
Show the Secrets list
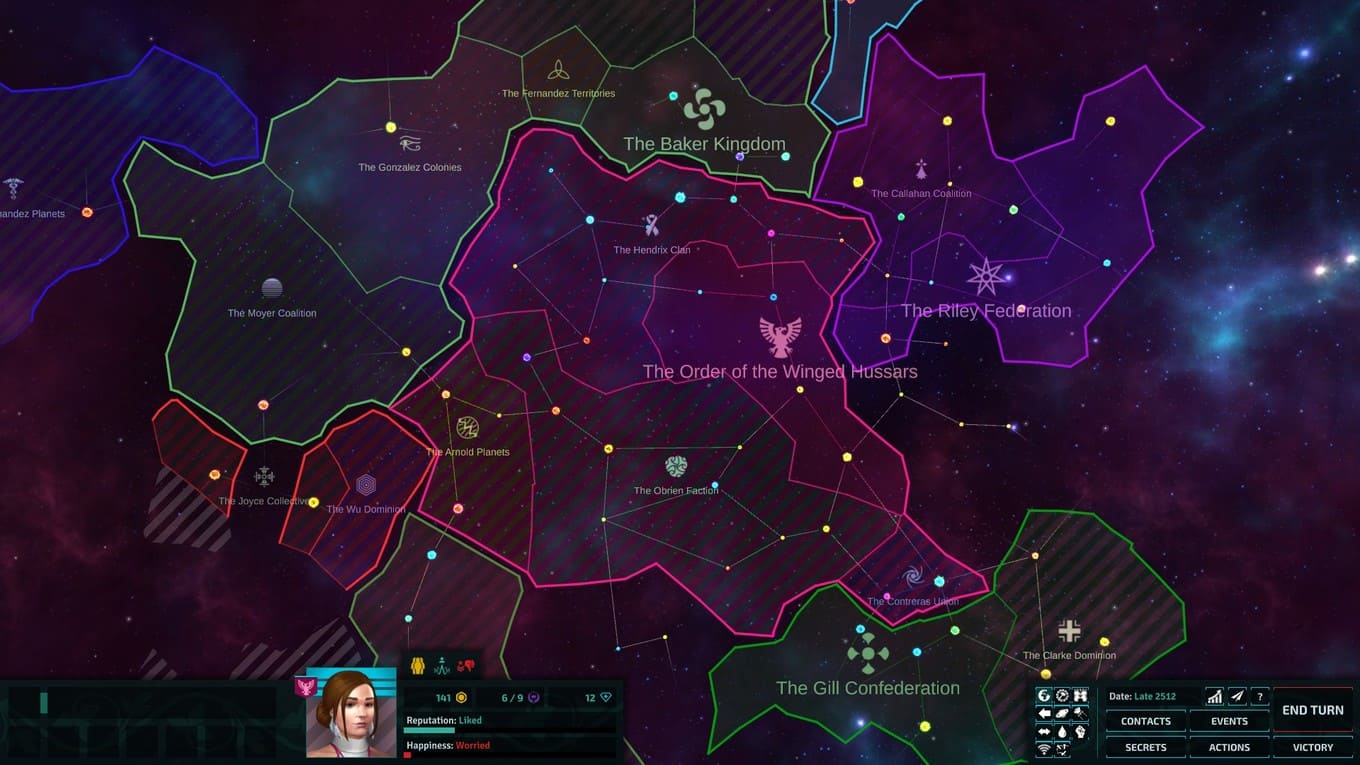click(1145, 747)
